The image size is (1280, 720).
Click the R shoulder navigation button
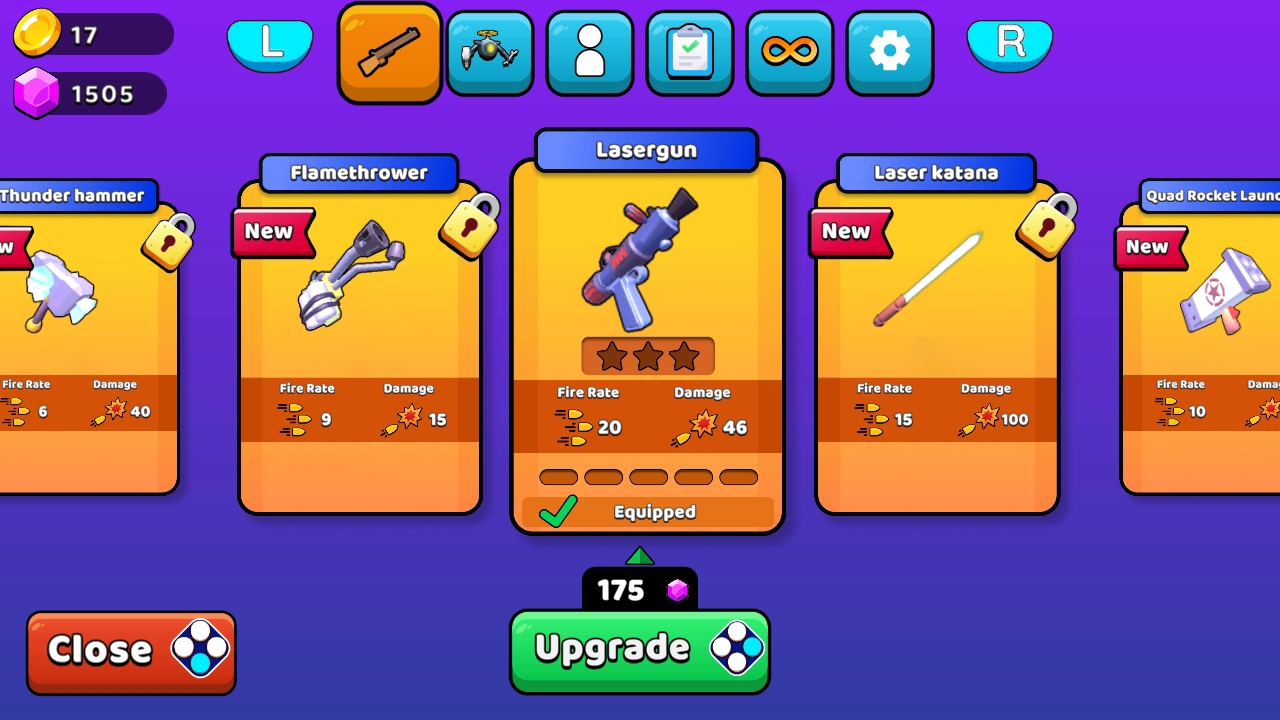pos(1010,43)
